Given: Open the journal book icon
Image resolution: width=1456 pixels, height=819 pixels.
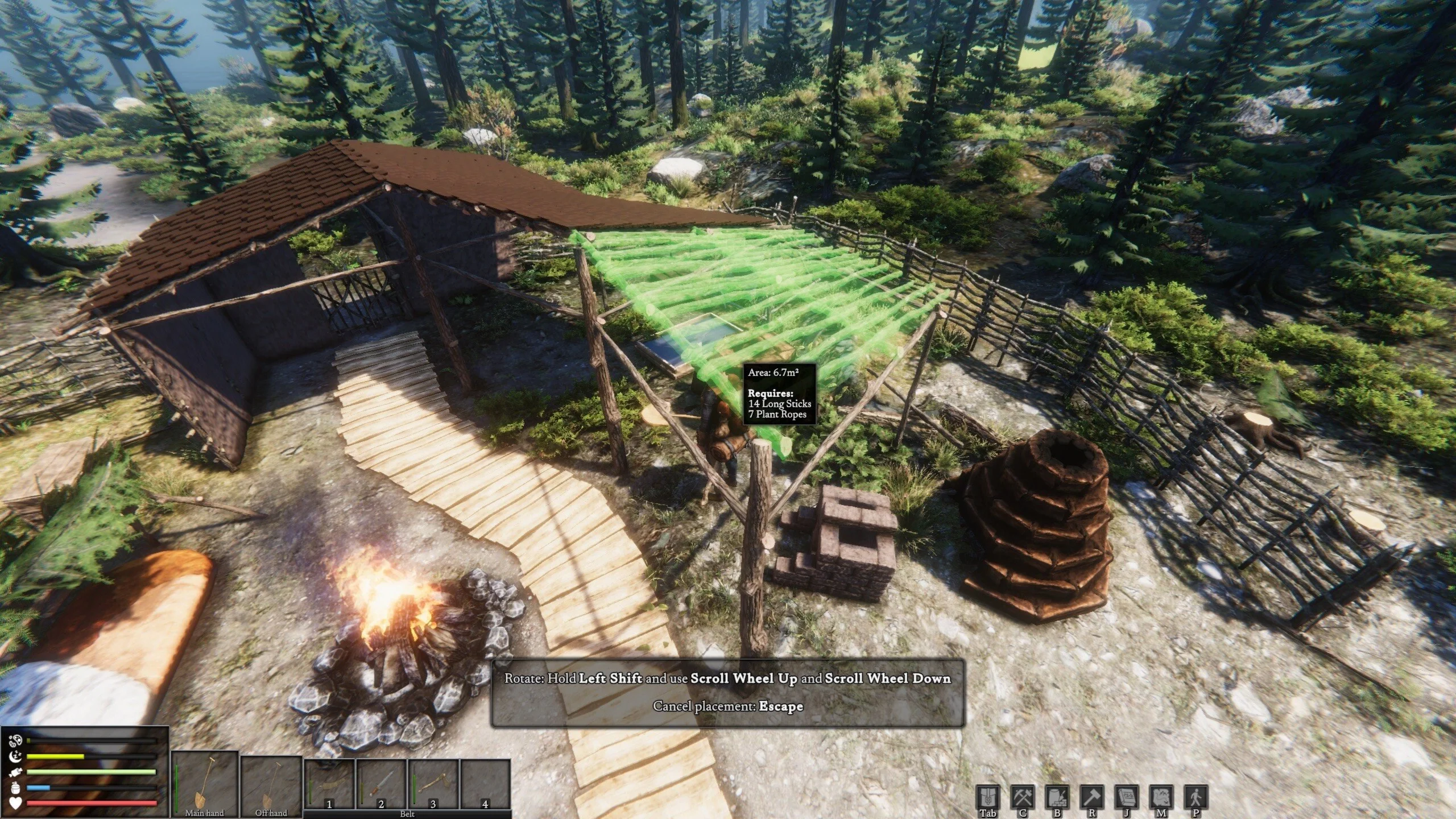Looking at the screenshot, I should pyautogui.click(x=1126, y=797).
